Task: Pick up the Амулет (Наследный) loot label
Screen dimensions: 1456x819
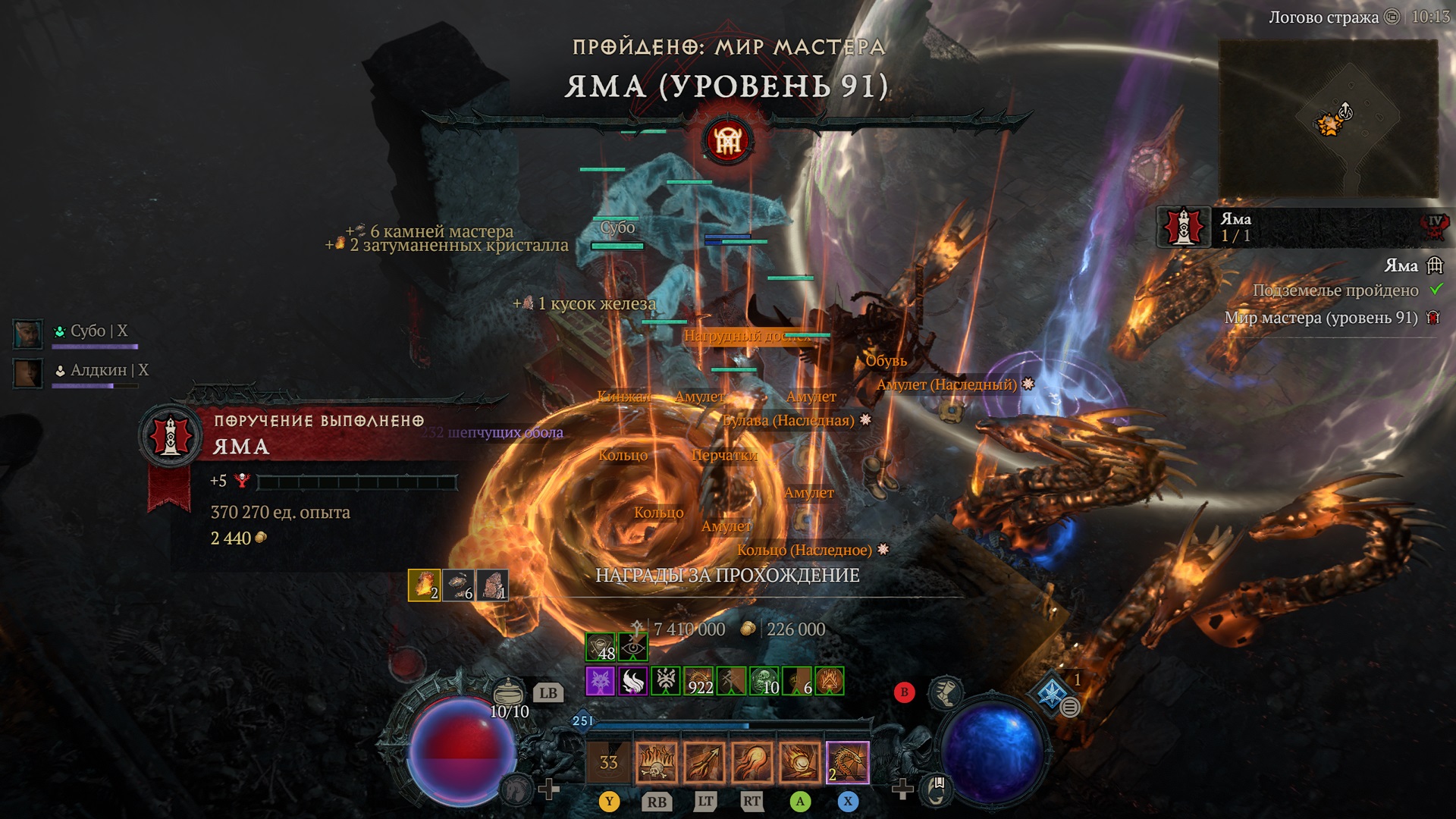Action: click(946, 384)
